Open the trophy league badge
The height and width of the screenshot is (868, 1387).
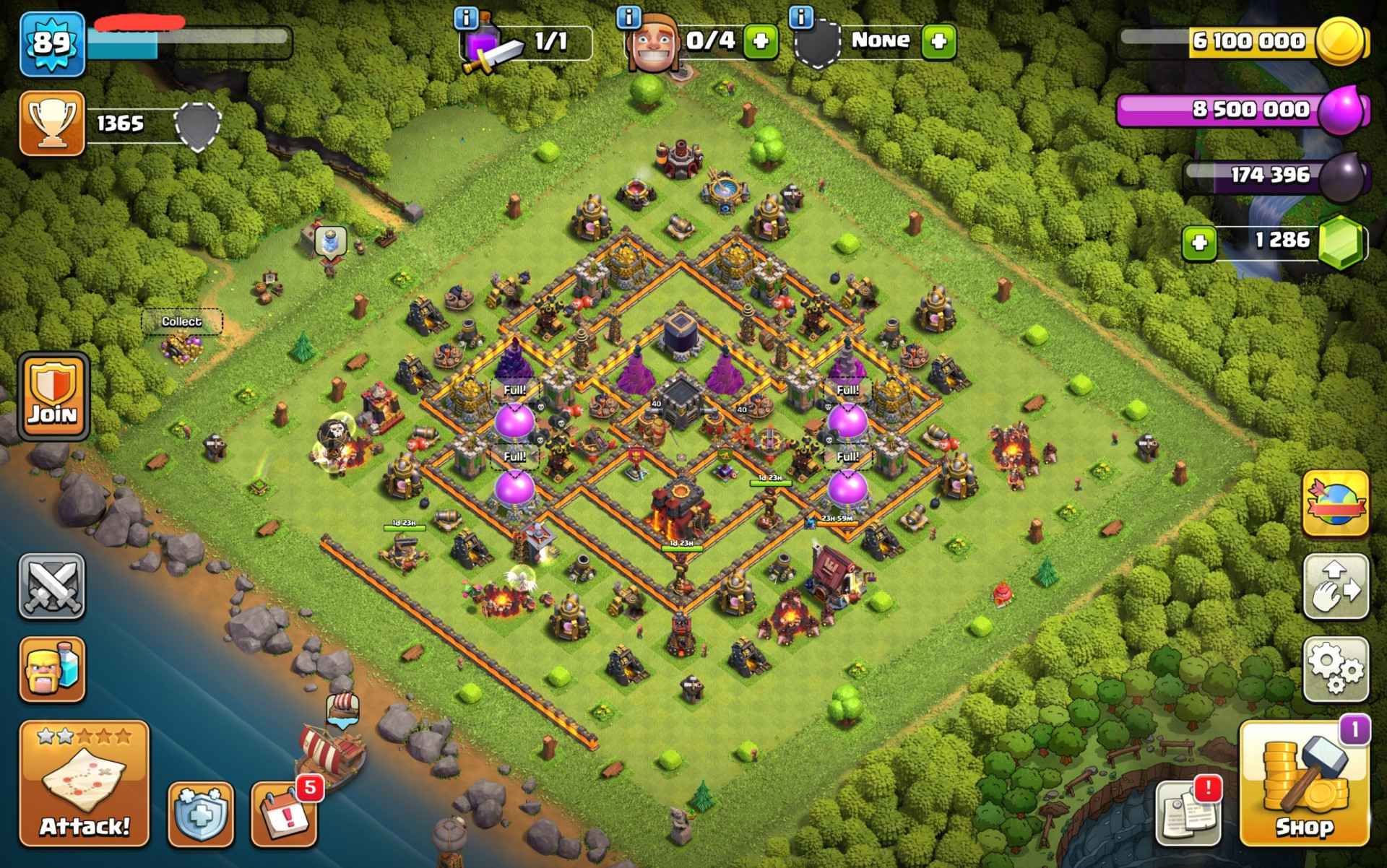(x=52, y=123)
